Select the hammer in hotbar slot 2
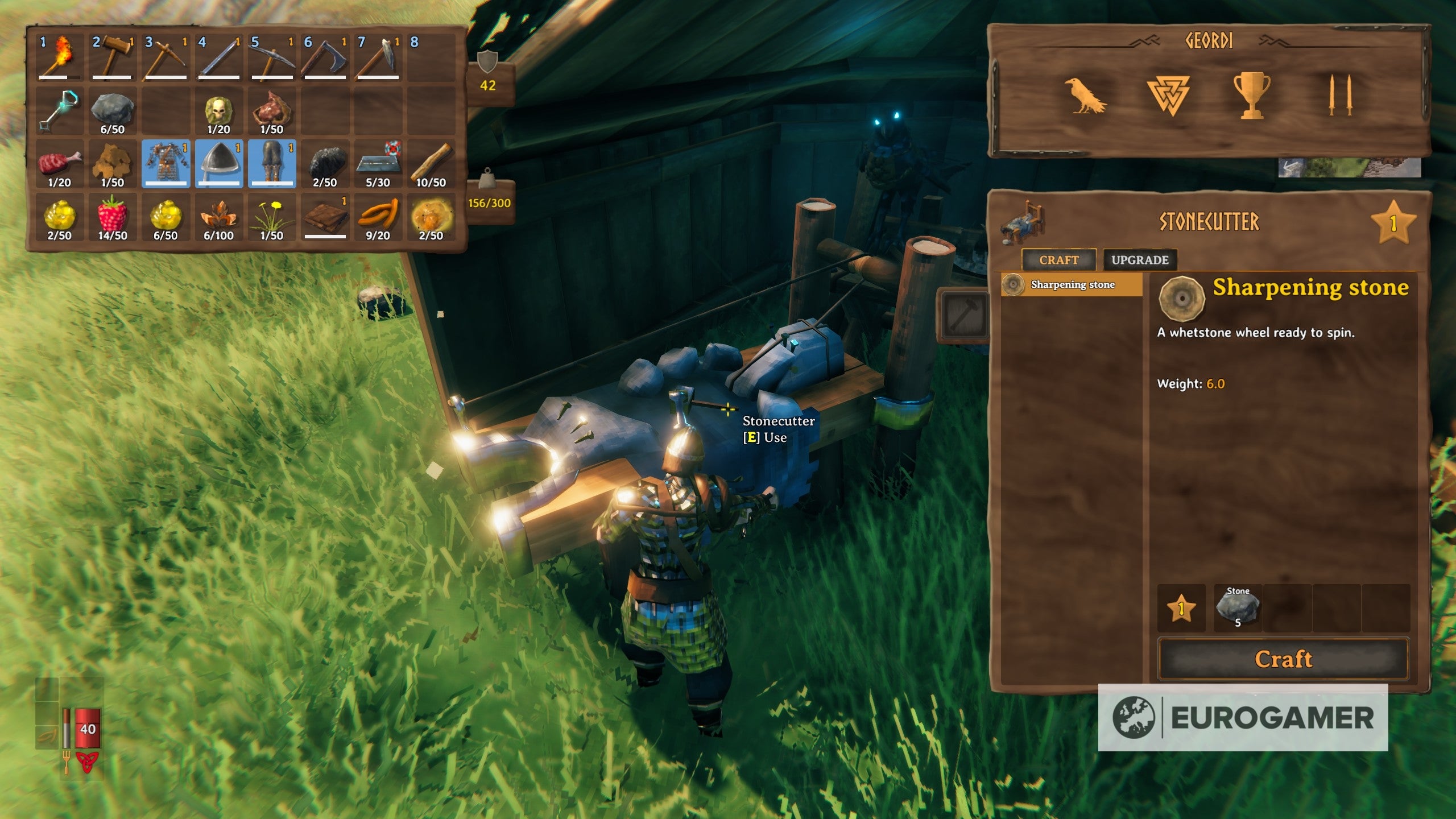Viewport: 1456px width, 819px height. pyautogui.click(x=112, y=57)
